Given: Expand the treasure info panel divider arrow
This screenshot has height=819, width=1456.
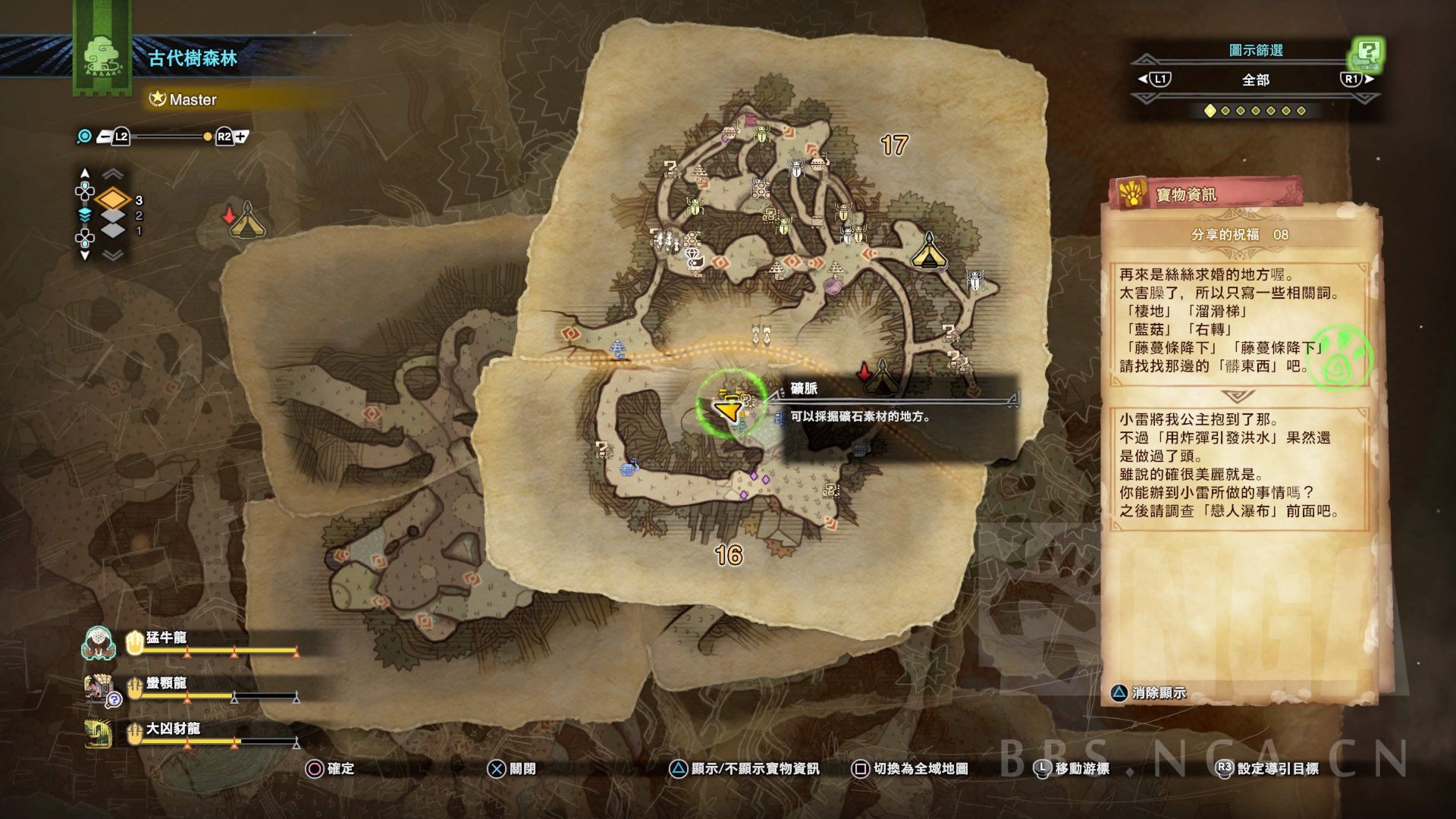Looking at the screenshot, I should [x=1238, y=397].
